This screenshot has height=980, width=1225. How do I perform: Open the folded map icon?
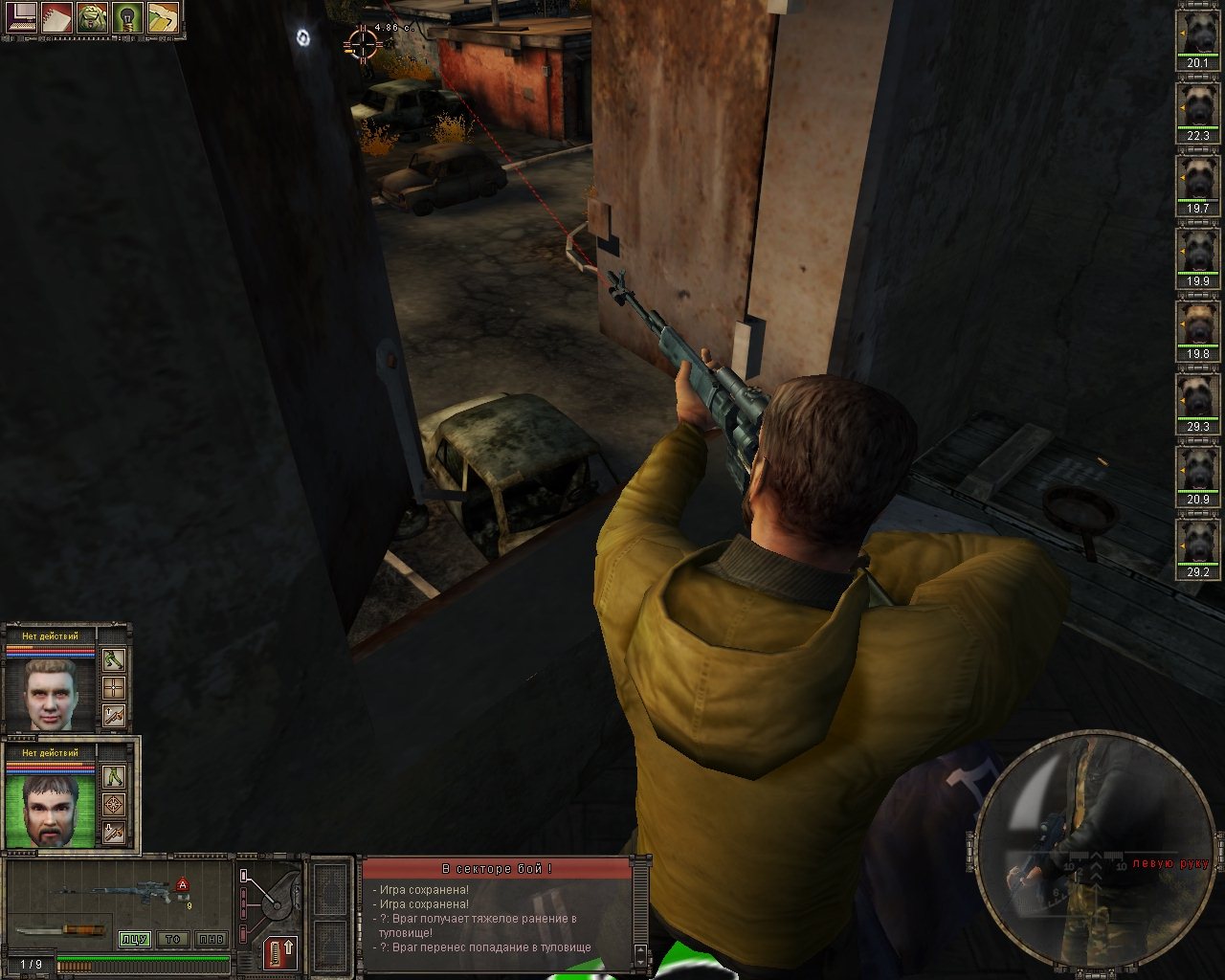163,19
